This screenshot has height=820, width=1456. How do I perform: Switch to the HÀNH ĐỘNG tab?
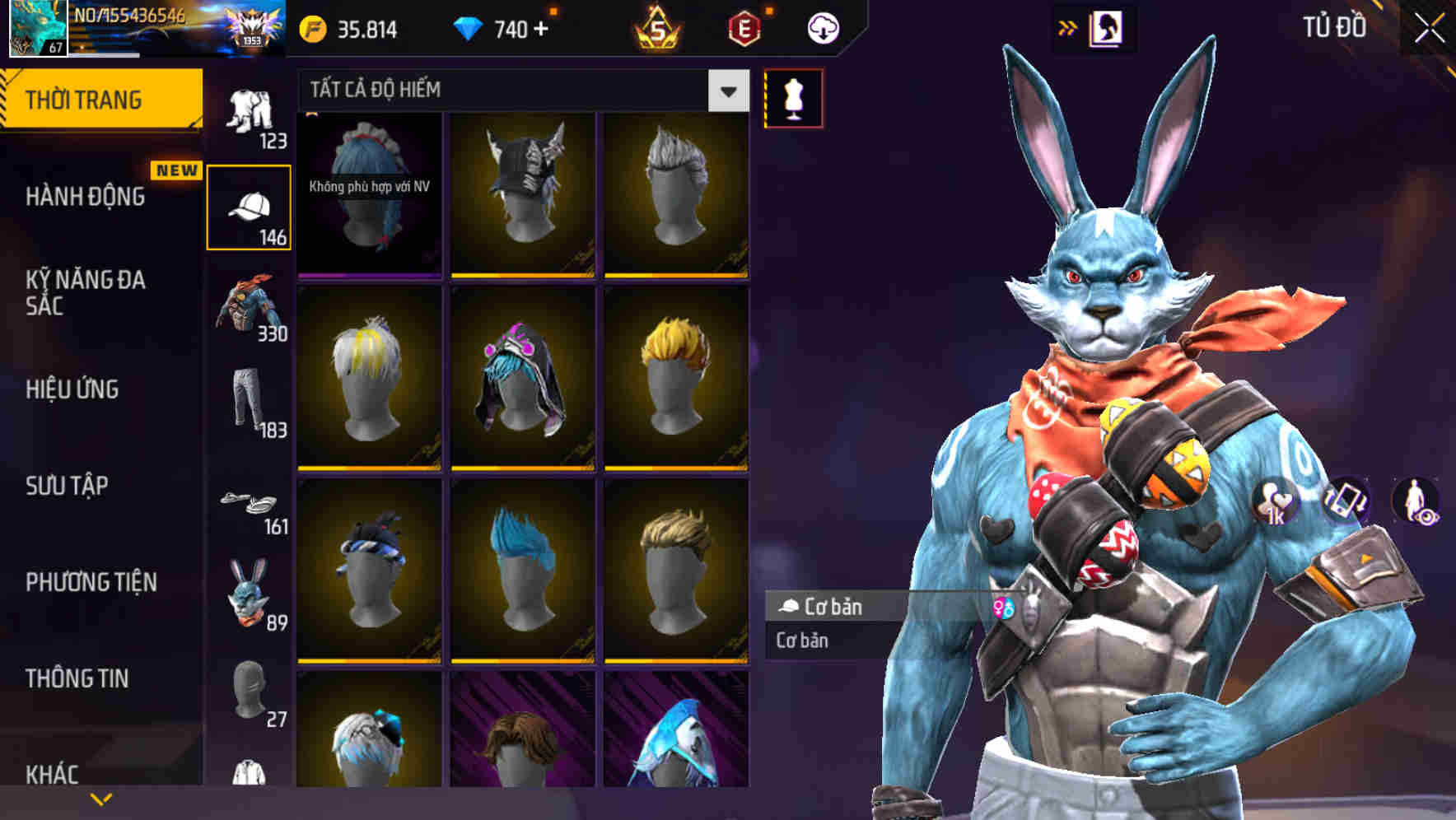click(x=86, y=196)
